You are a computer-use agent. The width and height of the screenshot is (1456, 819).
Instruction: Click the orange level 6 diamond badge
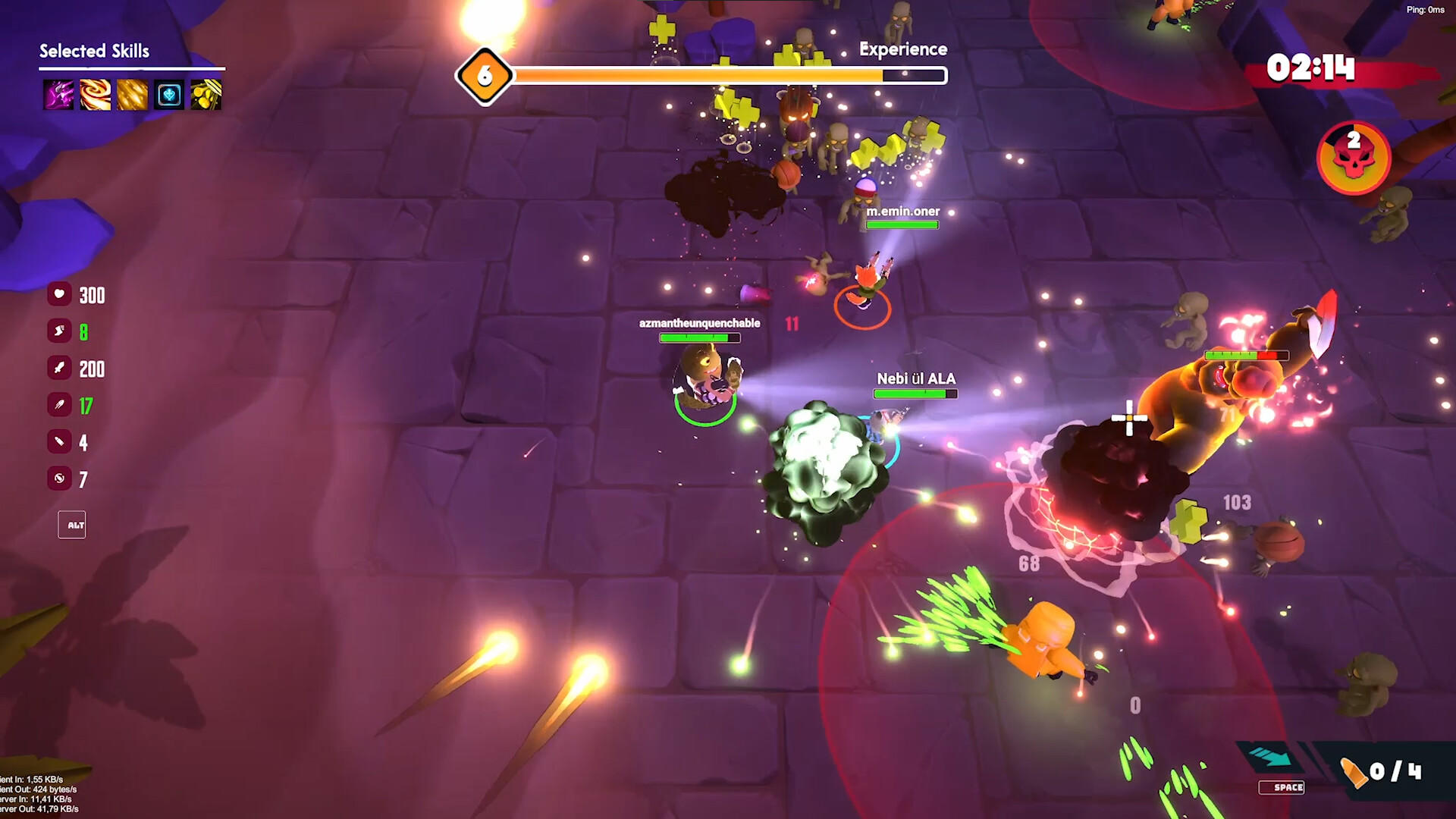tap(484, 76)
